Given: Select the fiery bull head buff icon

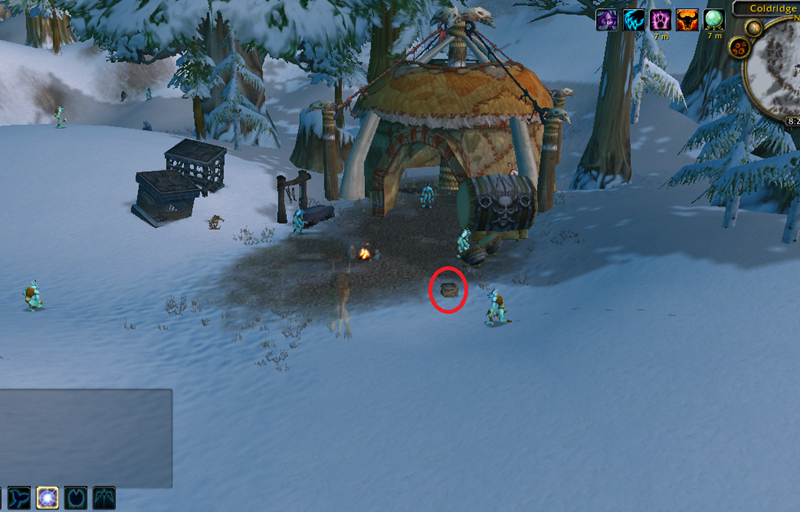Looking at the screenshot, I should [687, 20].
